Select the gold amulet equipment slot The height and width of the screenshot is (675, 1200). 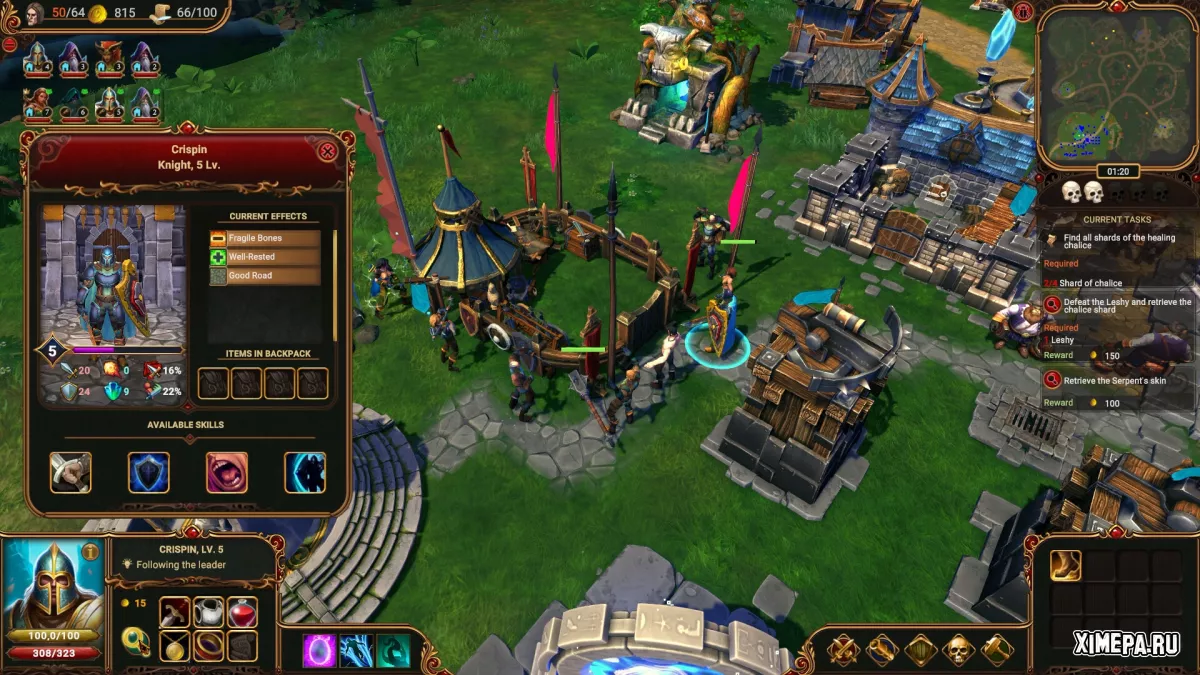[174, 646]
